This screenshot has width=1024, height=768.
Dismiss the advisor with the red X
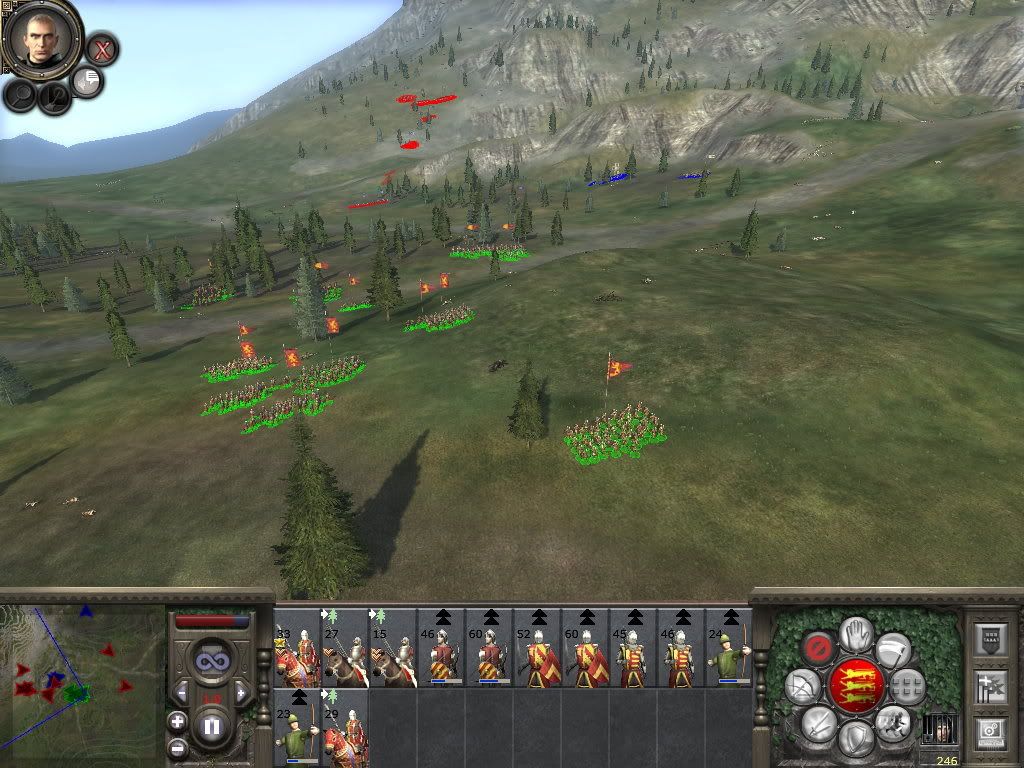tap(101, 49)
